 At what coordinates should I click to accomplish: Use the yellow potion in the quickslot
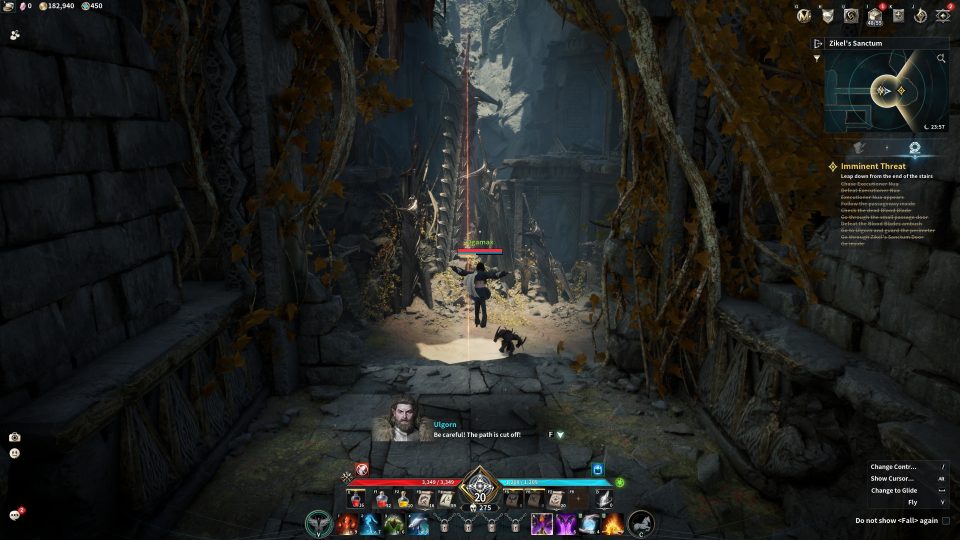tap(405, 498)
